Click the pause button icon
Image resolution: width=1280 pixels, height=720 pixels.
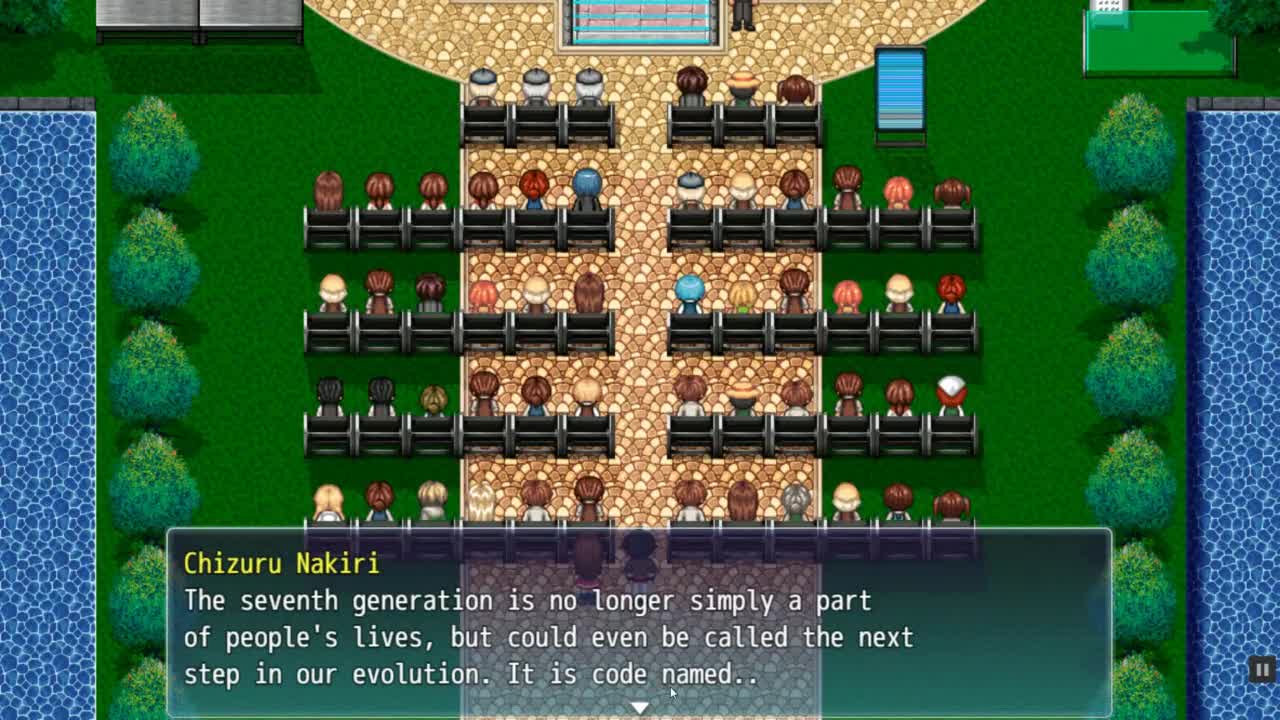[x=1262, y=670]
